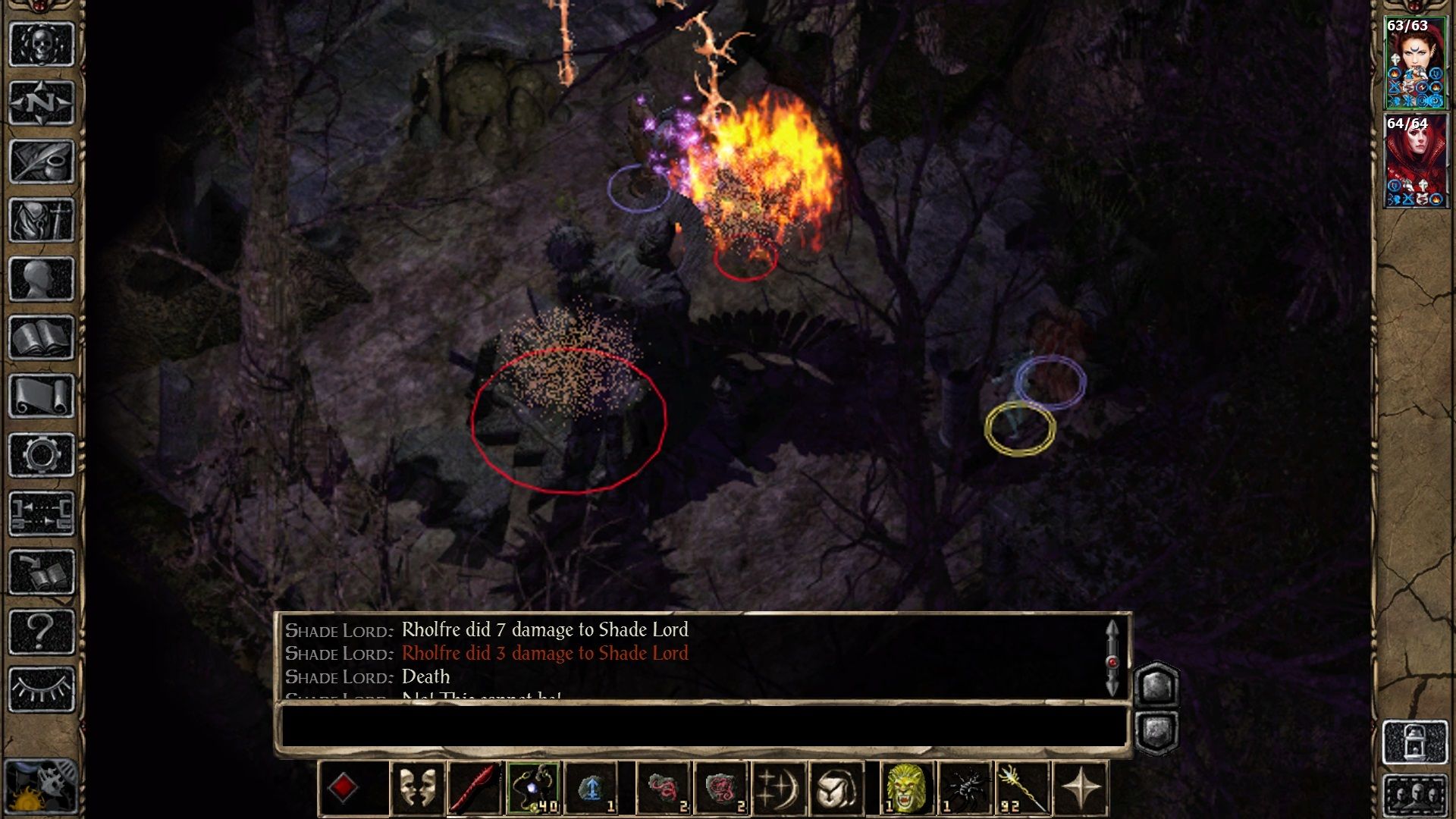The height and width of the screenshot is (819, 1456).
Task: Activate the twin masks ability
Action: (417, 789)
